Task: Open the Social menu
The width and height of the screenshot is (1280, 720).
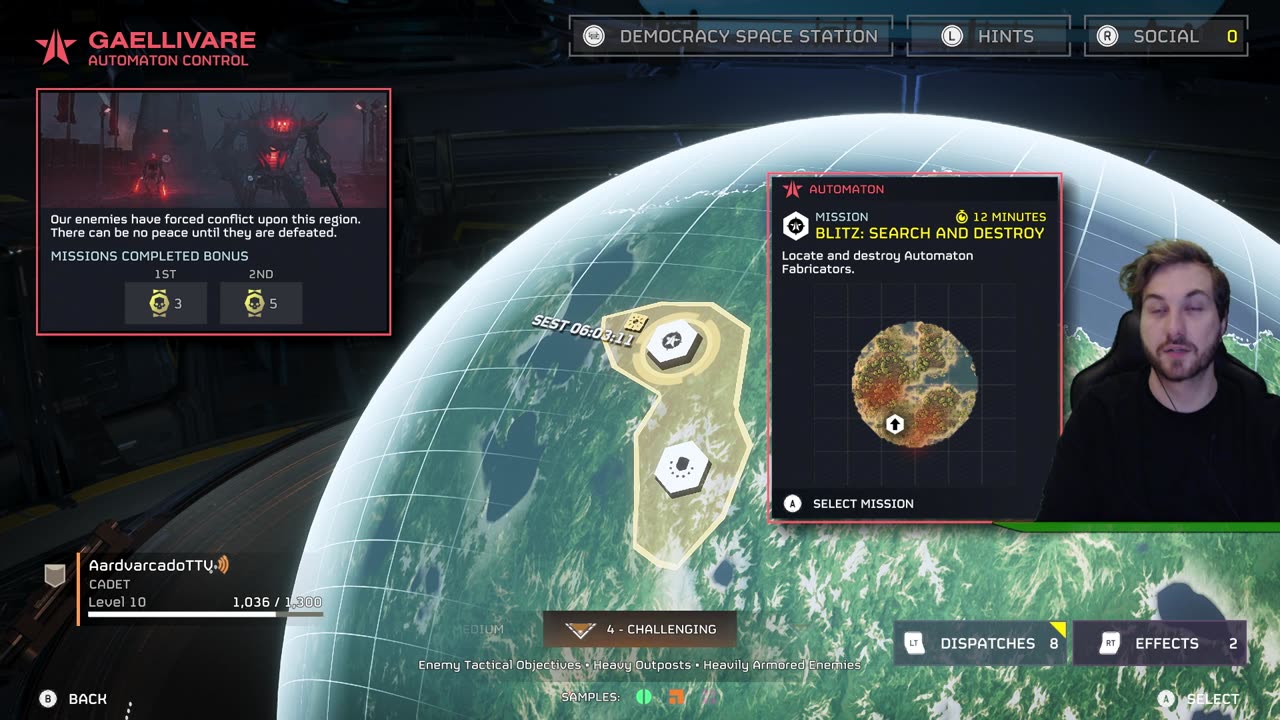Action: pyautogui.click(x=1165, y=37)
